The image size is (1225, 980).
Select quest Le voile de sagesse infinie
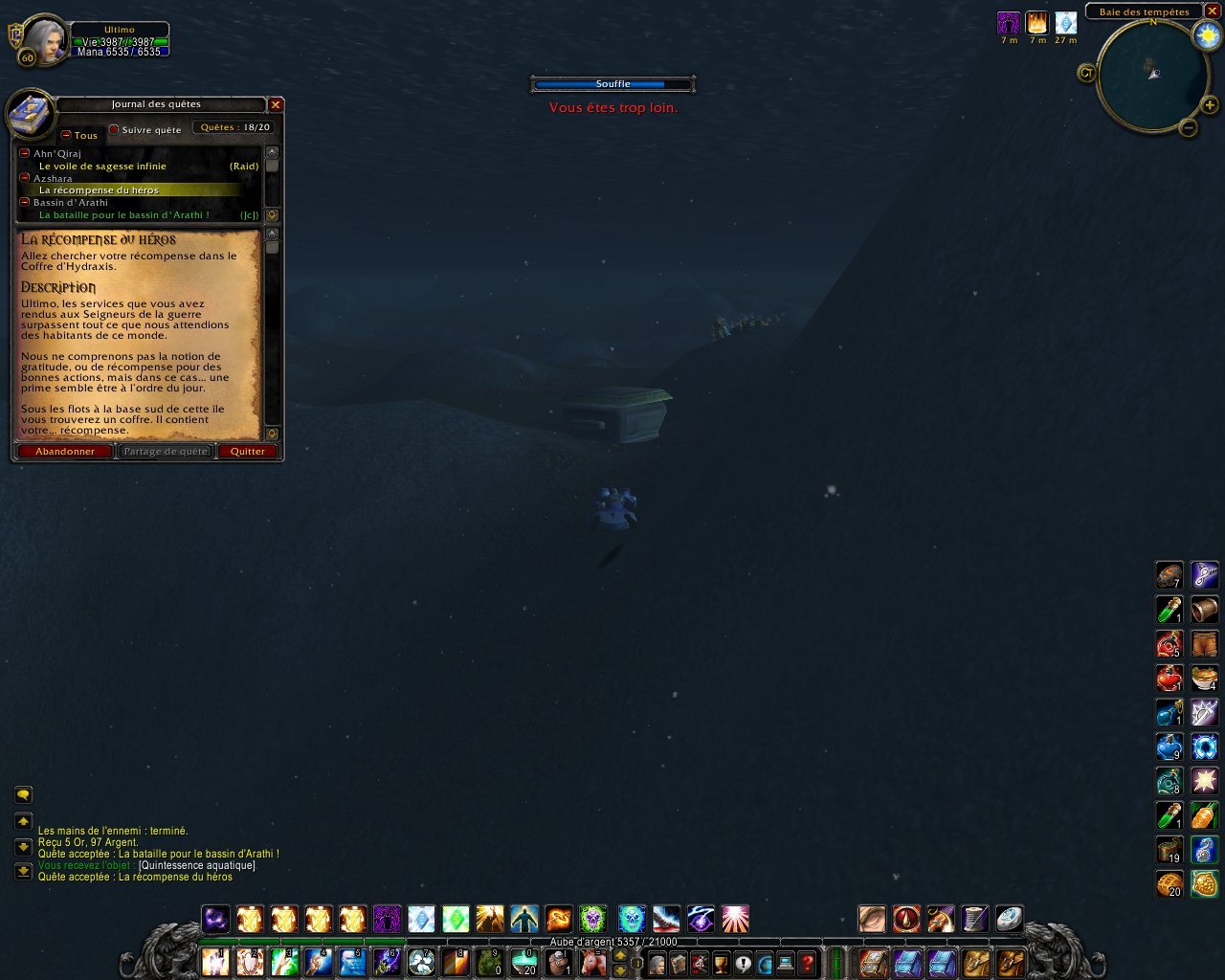pyautogui.click(x=102, y=166)
